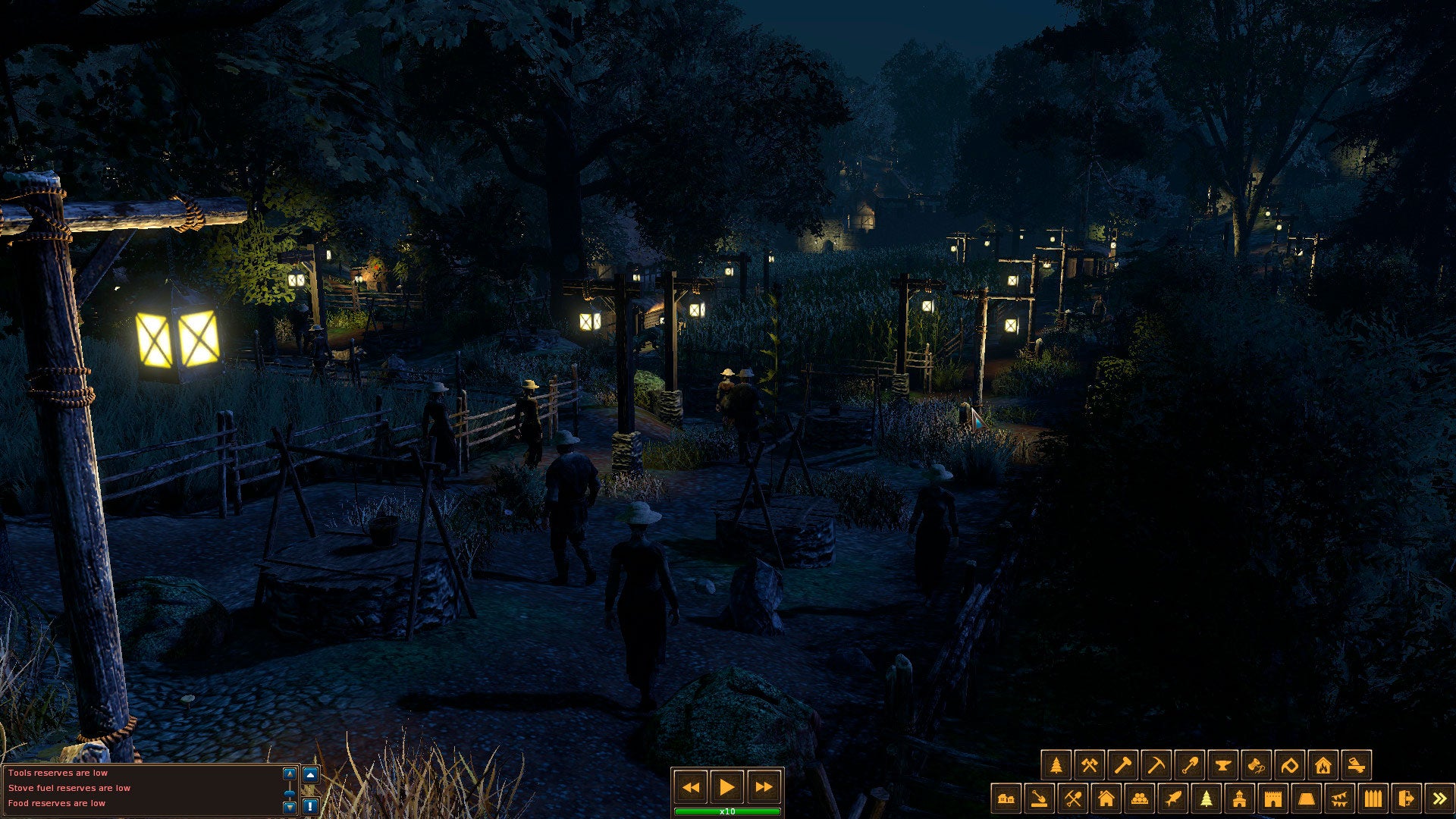The width and height of the screenshot is (1456, 819).
Task: Click the play button
Action: pyautogui.click(x=726, y=787)
